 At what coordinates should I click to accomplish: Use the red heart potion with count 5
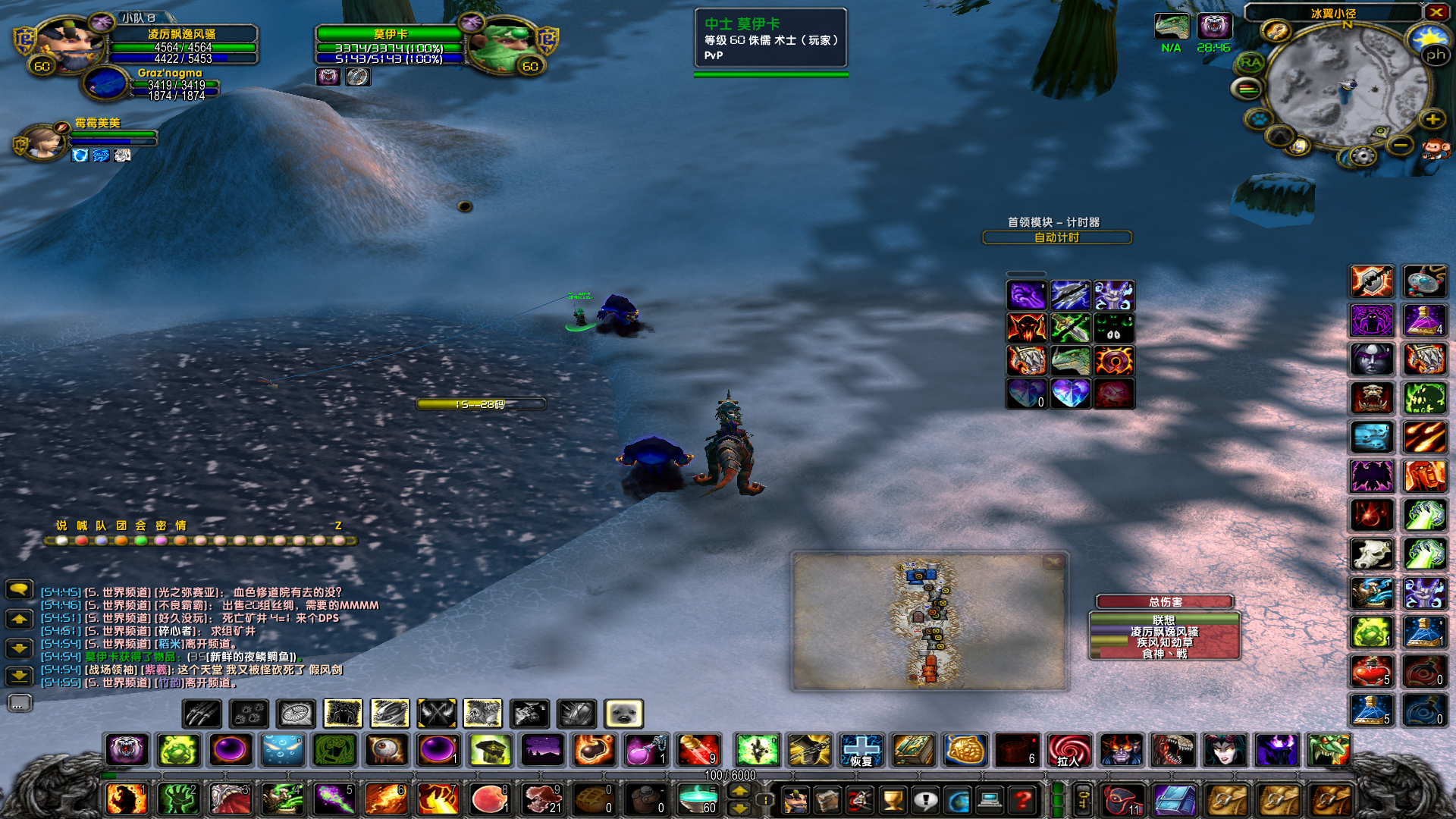coord(1371,670)
